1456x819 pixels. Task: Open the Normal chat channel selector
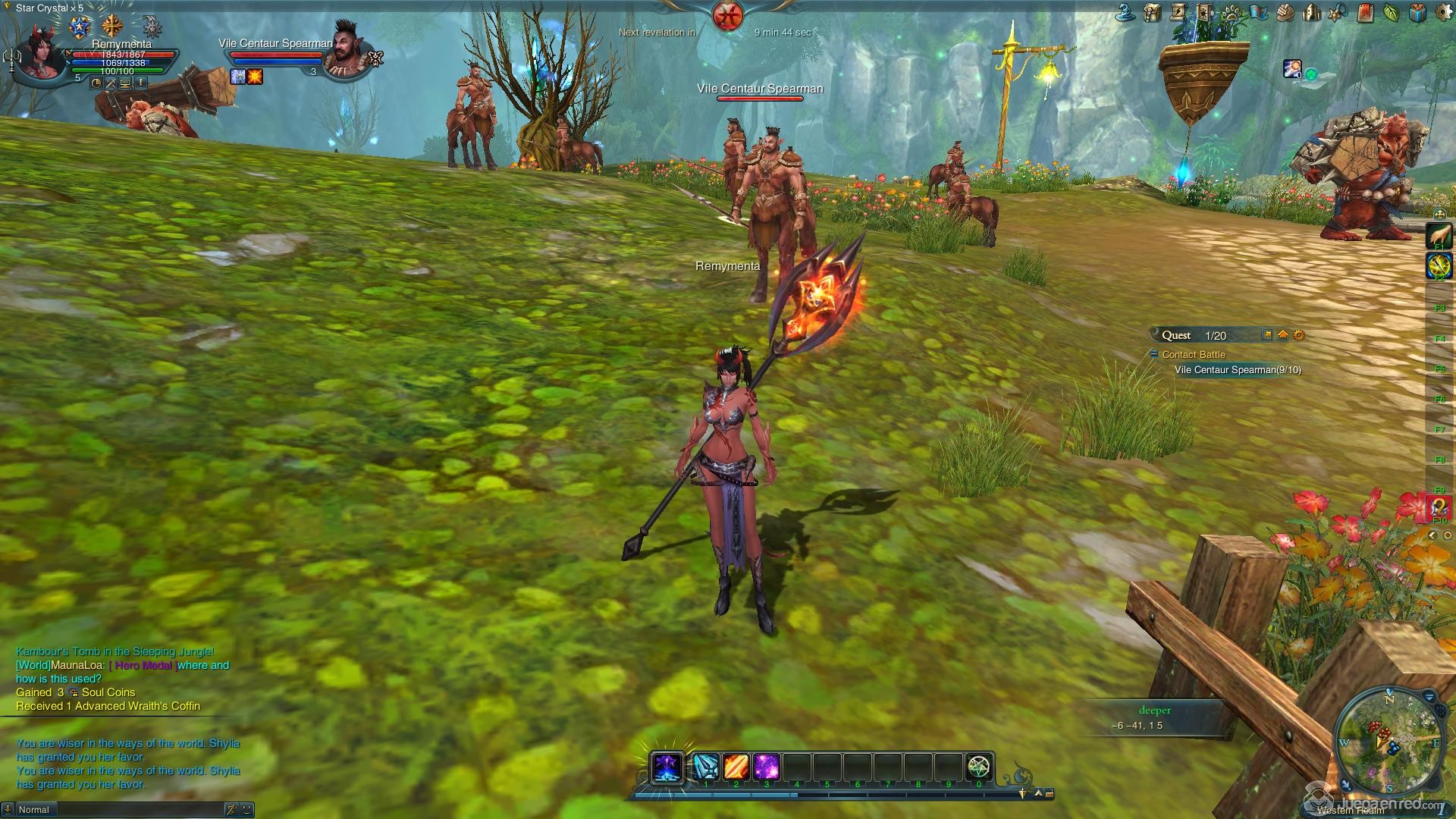[34, 810]
